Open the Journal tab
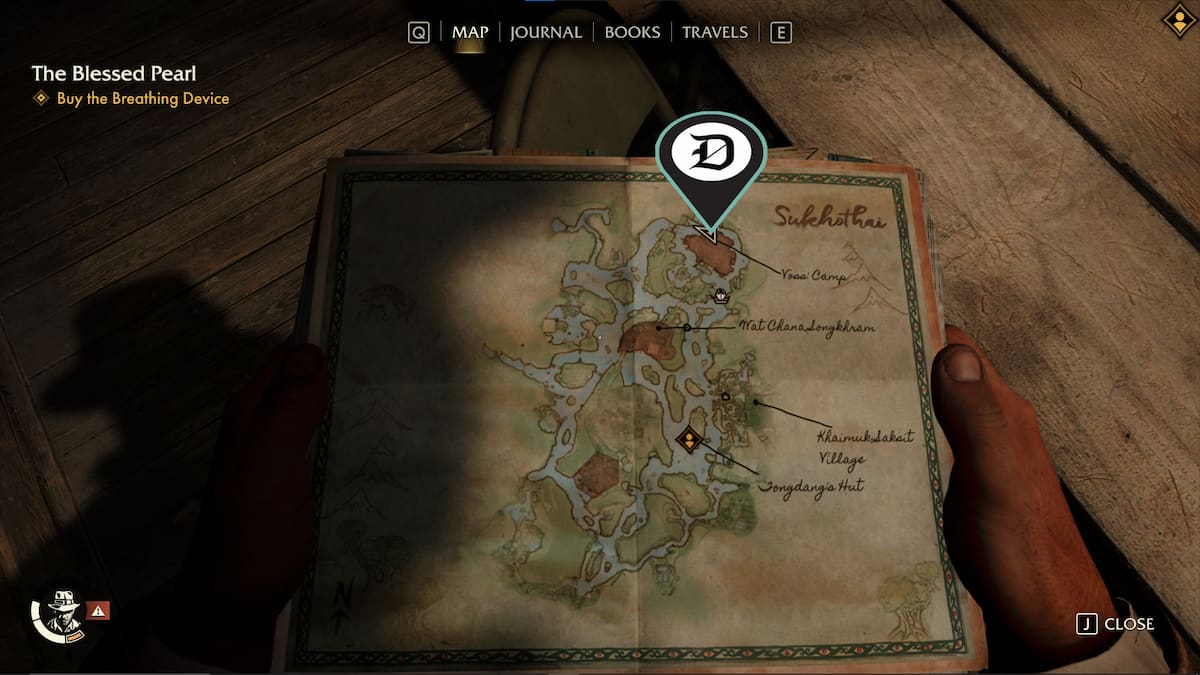 [545, 32]
